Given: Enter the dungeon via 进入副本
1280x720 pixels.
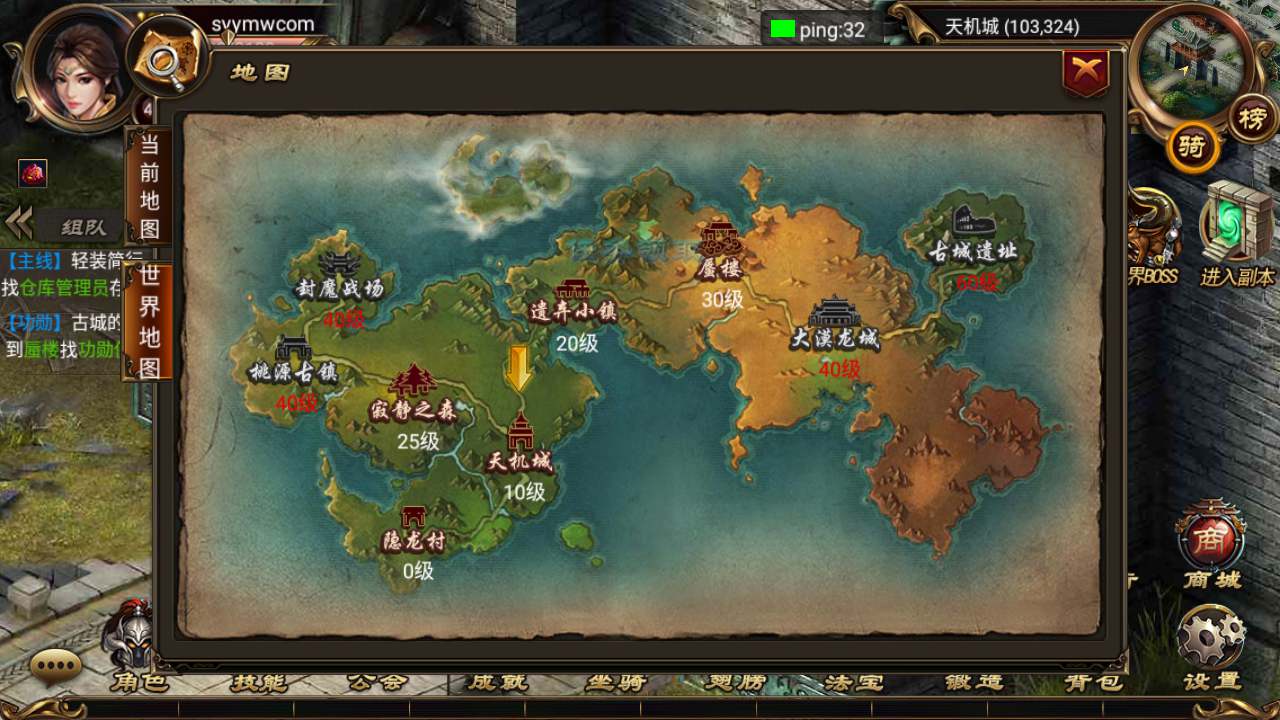Looking at the screenshot, I should coord(1238,232).
